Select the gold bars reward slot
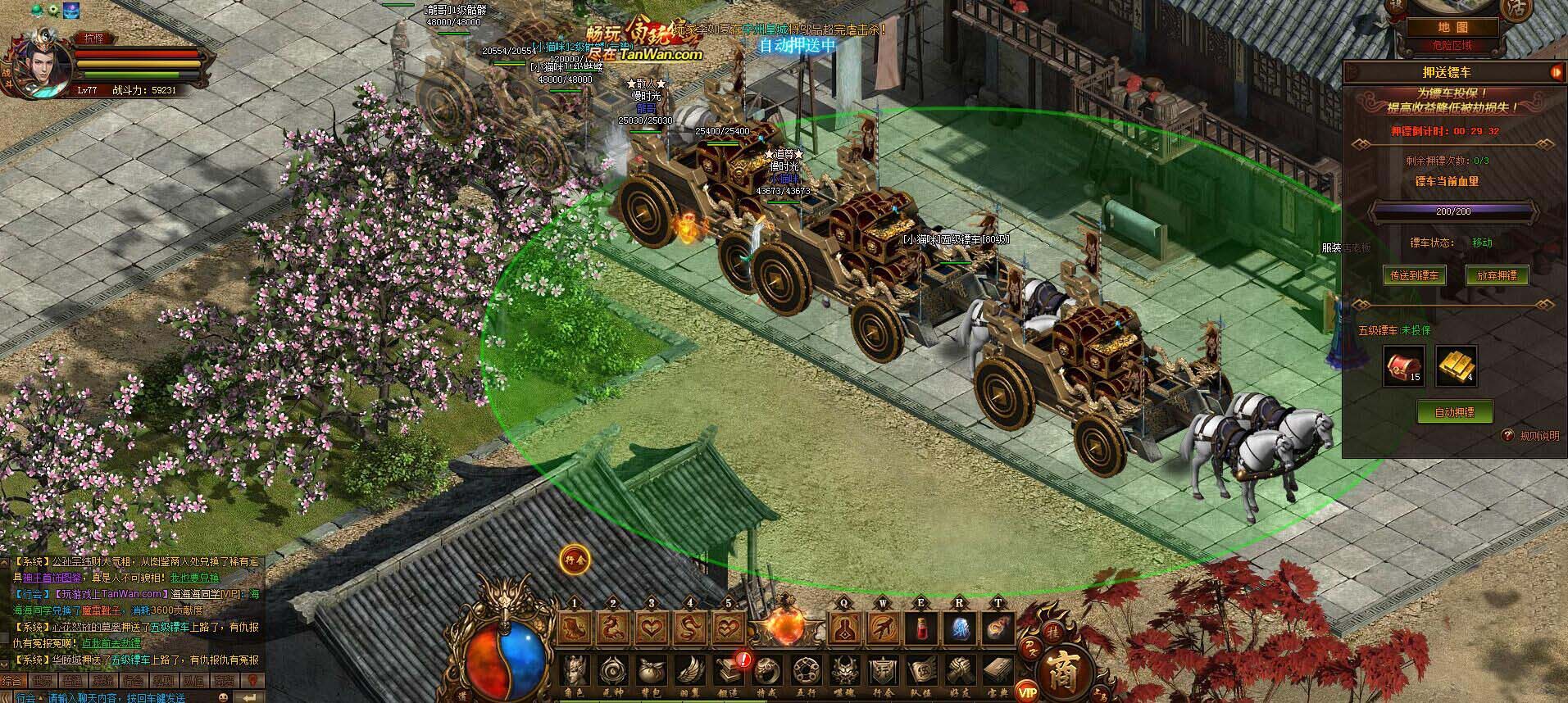Screen dimensions: 1568x703 pos(1456,365)
